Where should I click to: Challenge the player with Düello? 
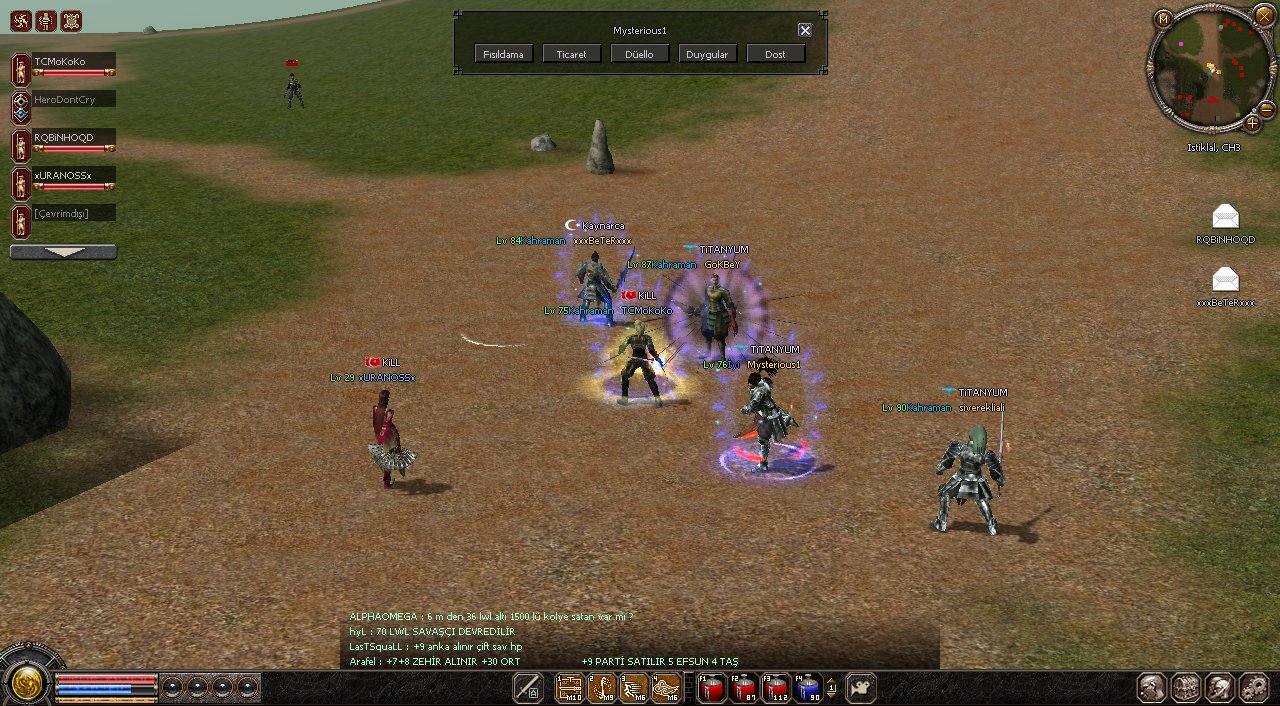640,54
